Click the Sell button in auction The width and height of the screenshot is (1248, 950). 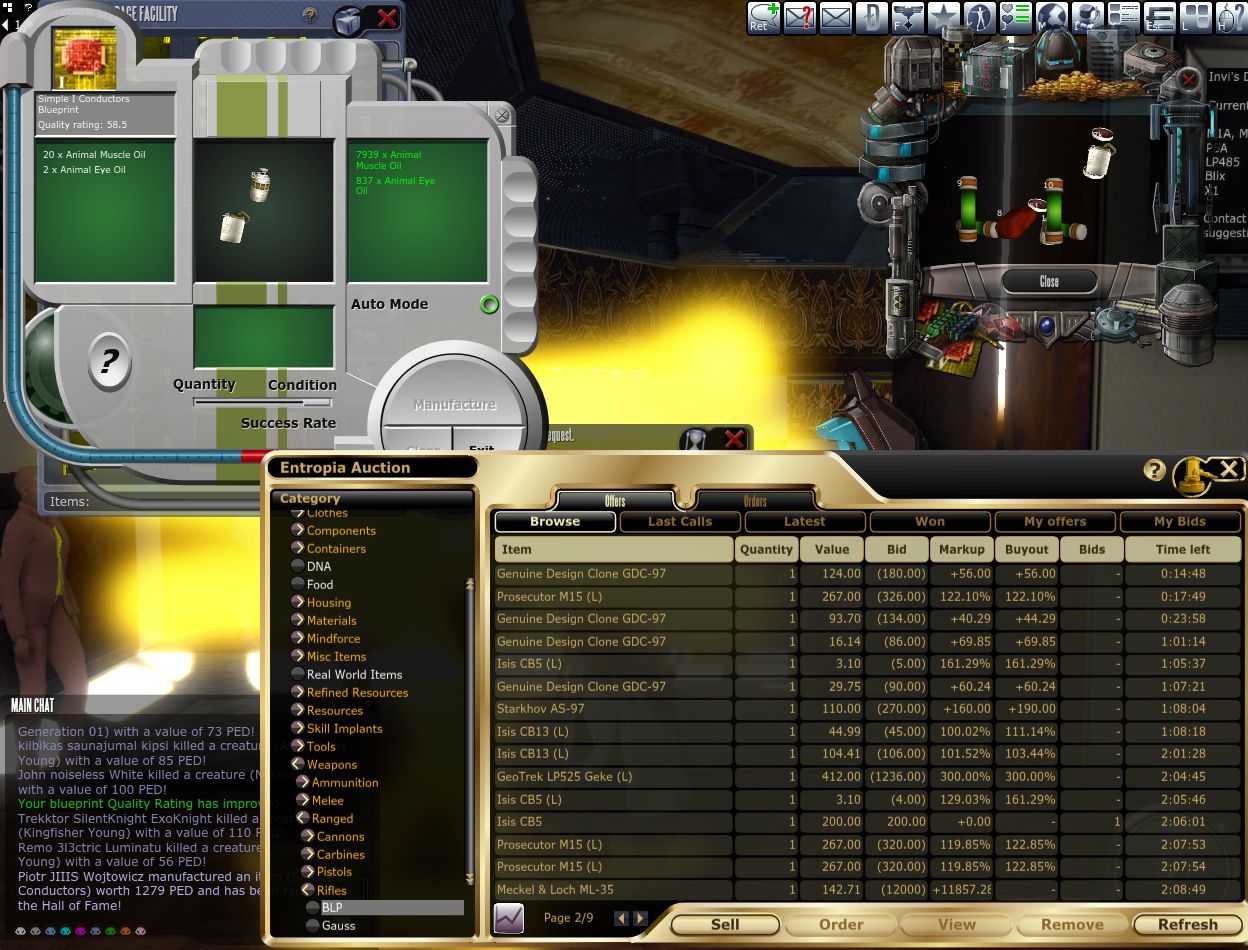pyautogui.click(x=725, y=925)
